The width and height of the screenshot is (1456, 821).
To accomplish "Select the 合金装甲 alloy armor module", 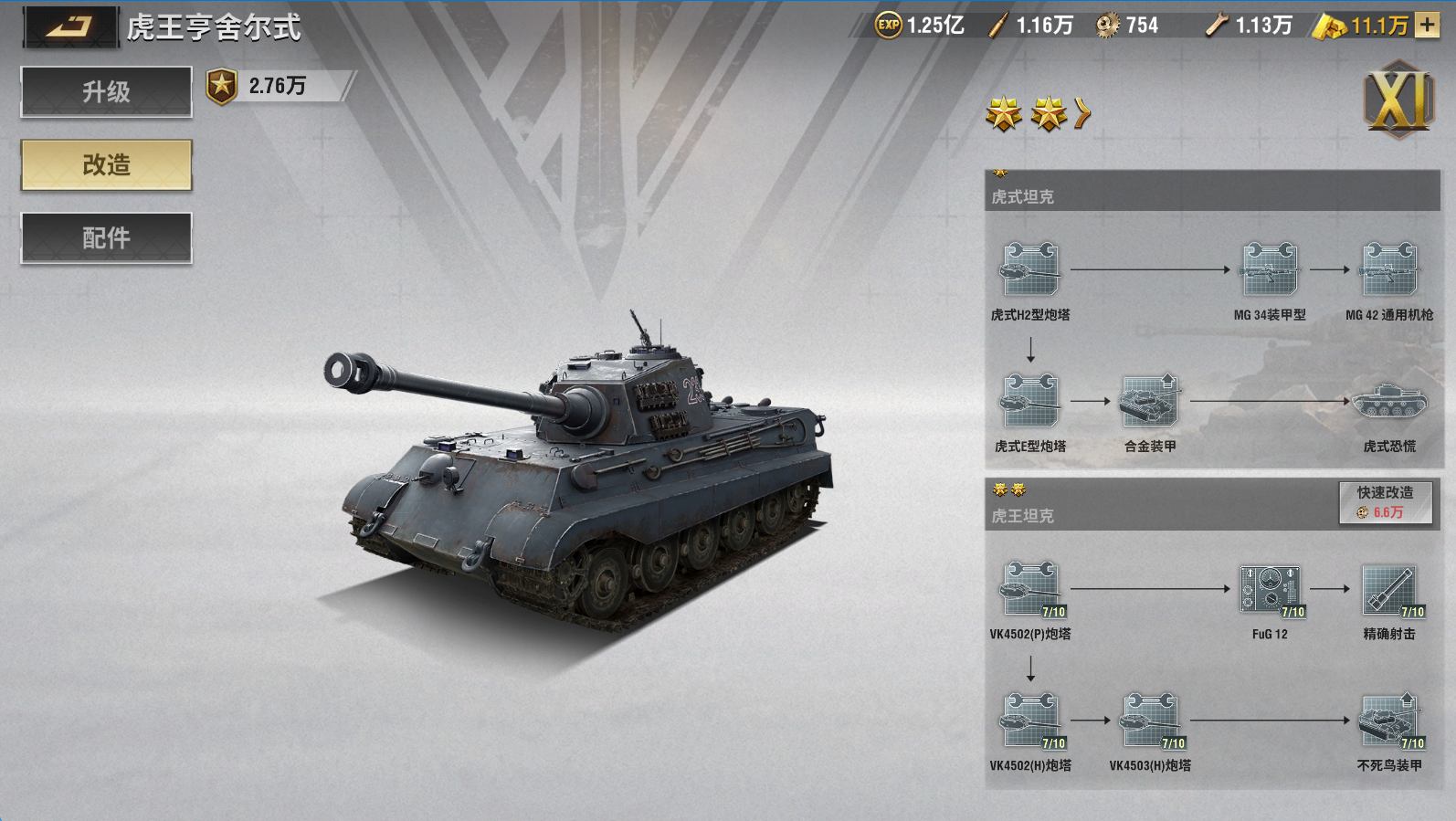I will (x=1150, y=401).
